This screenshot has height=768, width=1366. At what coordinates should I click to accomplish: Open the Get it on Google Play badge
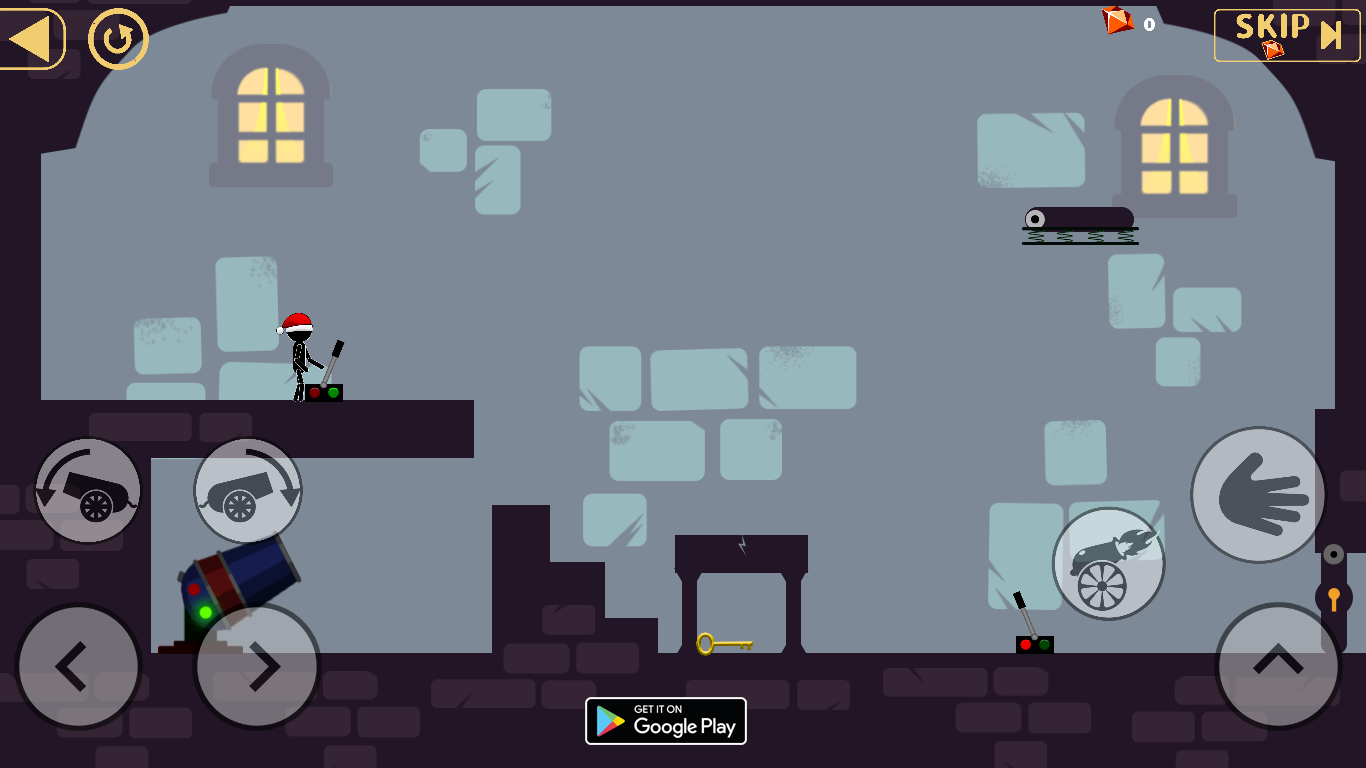pyautogui.click(x=665, y=721)
